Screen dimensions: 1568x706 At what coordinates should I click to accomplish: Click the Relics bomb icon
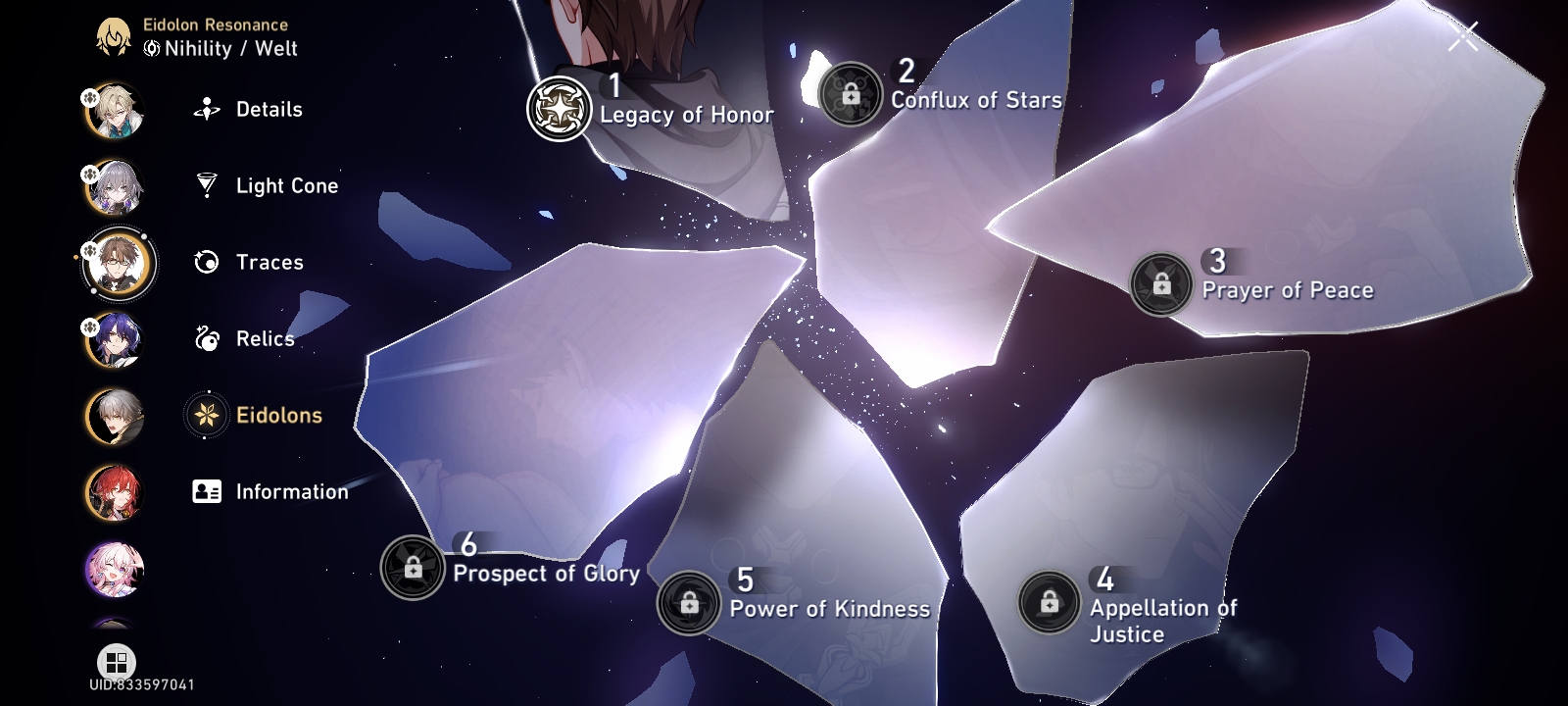206,338
